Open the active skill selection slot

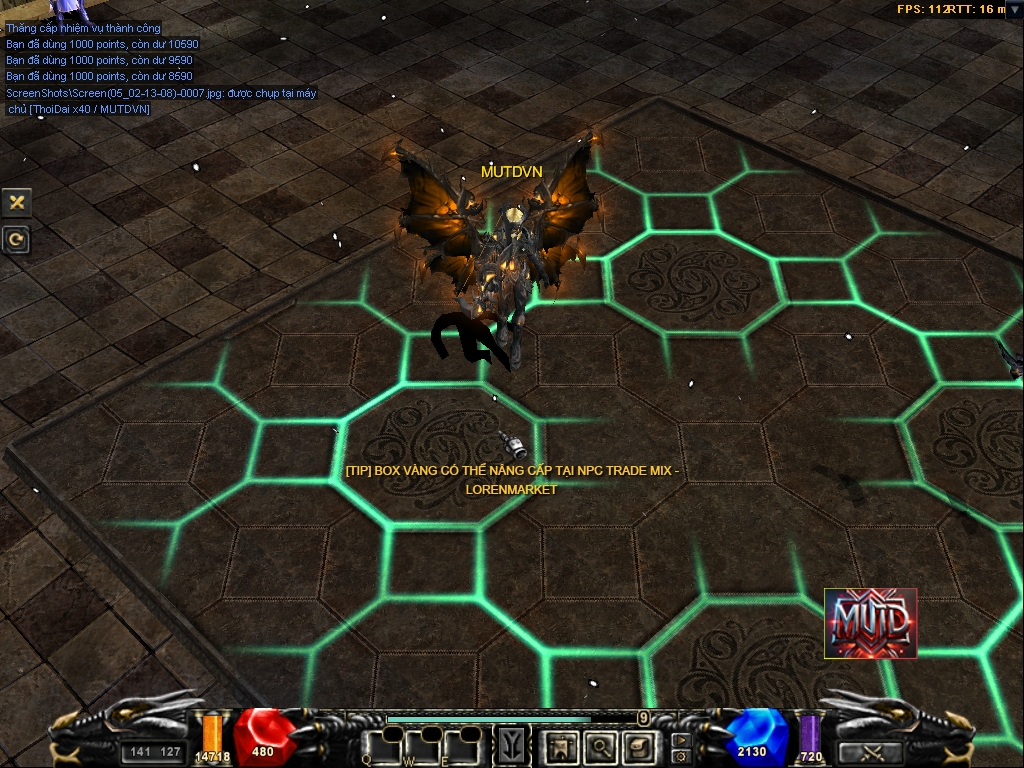(x=513, y=746)
